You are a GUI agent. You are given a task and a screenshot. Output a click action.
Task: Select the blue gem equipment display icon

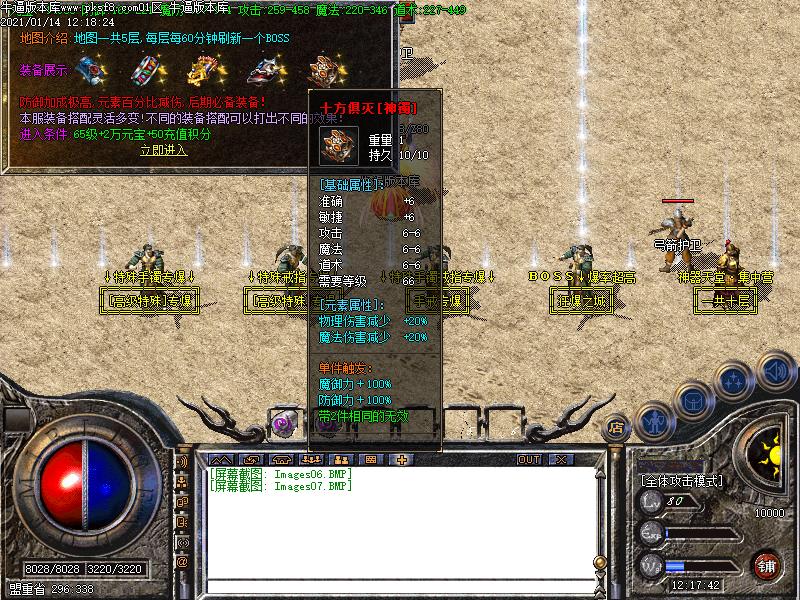click(94, 70)
